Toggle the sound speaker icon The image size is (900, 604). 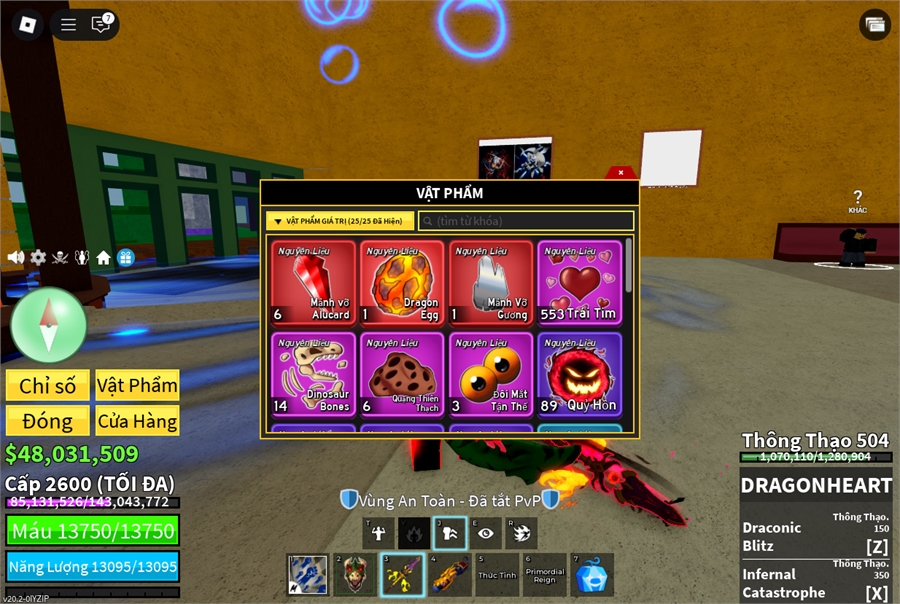pyautogui.click(x=16, y=257)
